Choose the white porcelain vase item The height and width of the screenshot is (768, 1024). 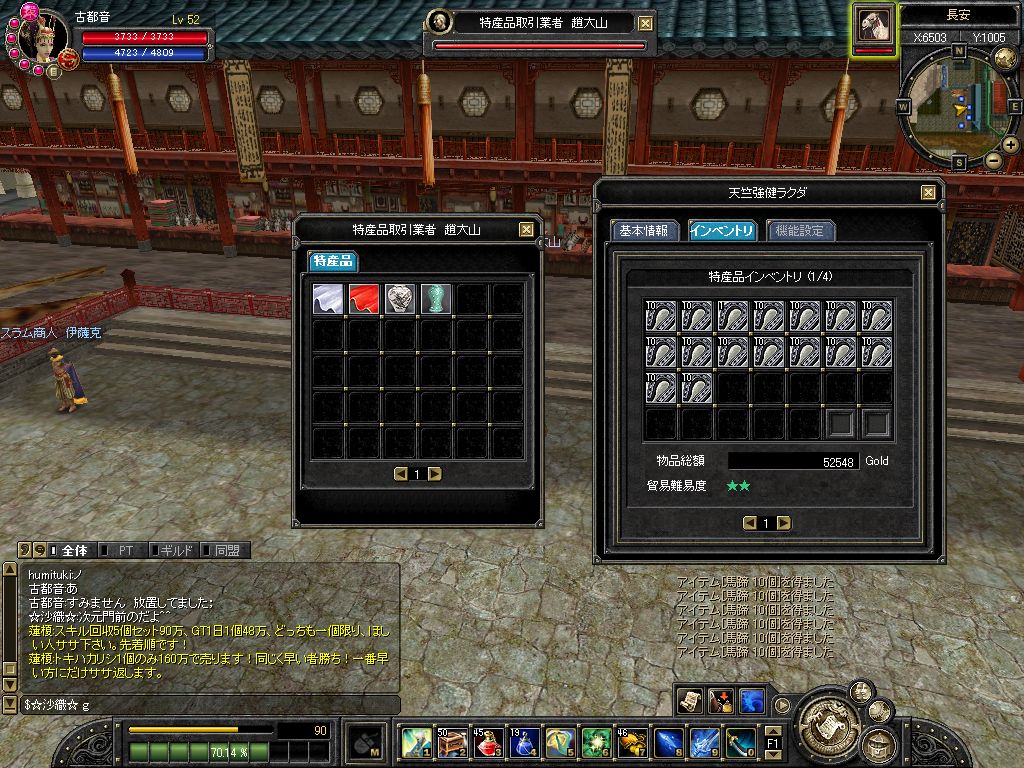399,299
